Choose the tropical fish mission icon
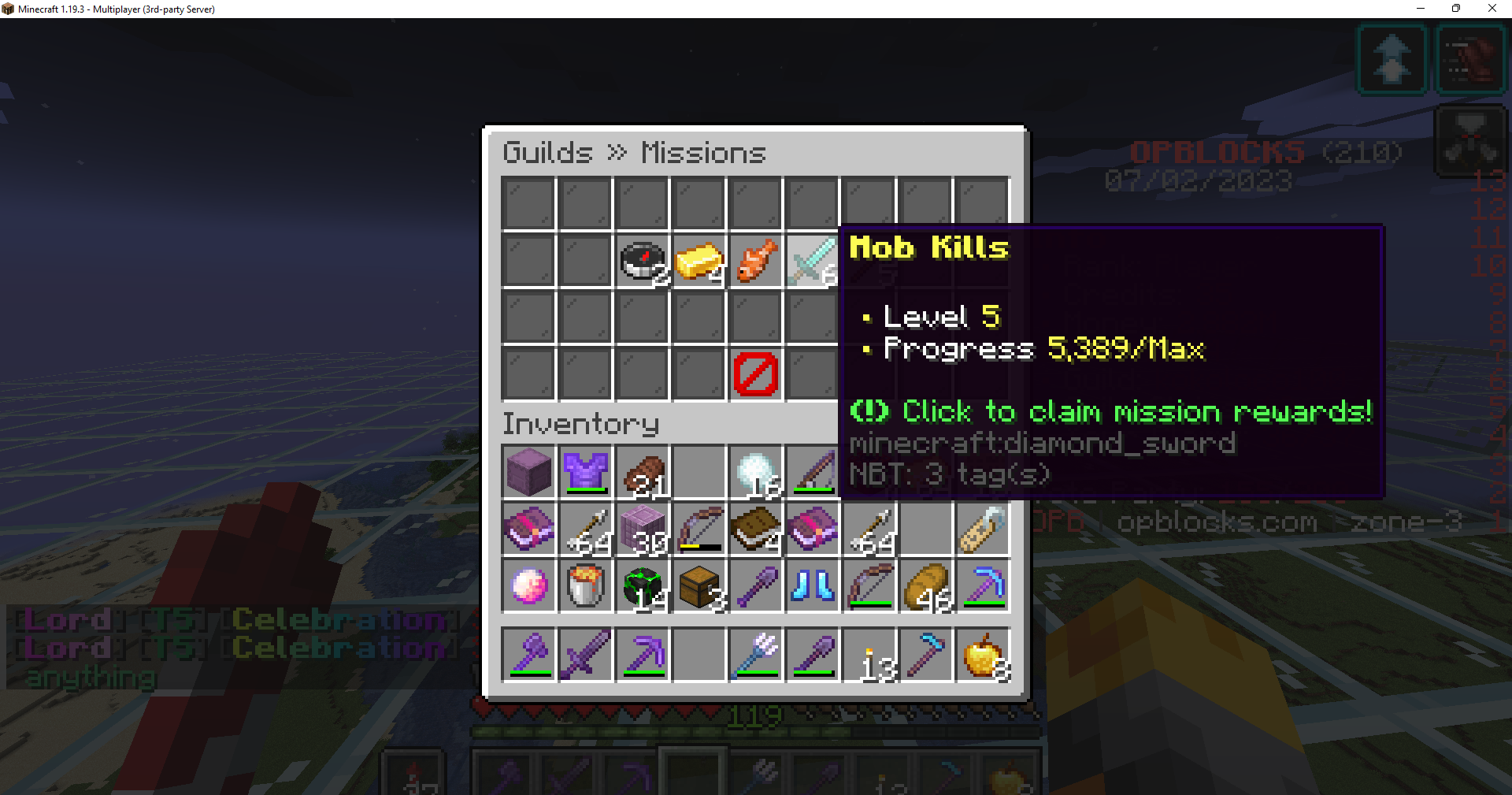 [x=755, y=261]
